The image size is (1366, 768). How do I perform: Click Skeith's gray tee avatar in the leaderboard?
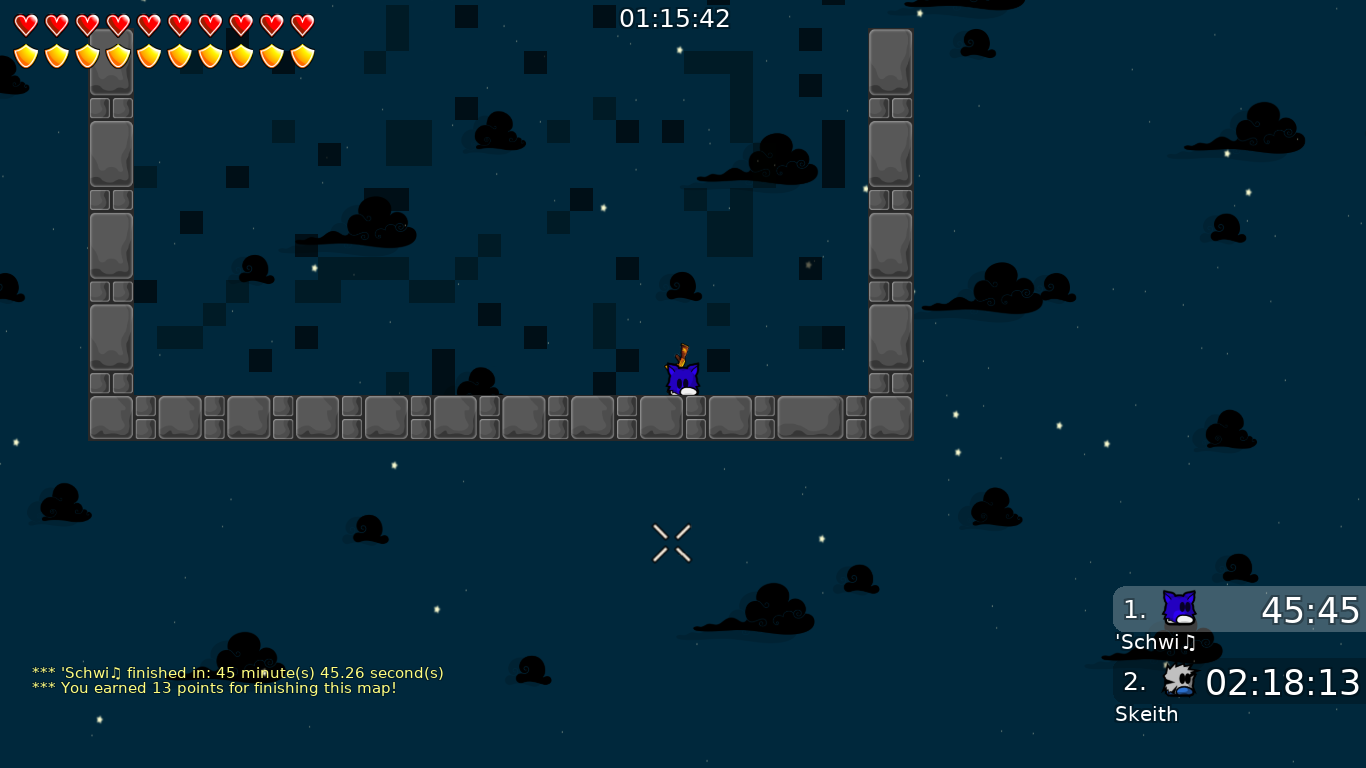1178,679
